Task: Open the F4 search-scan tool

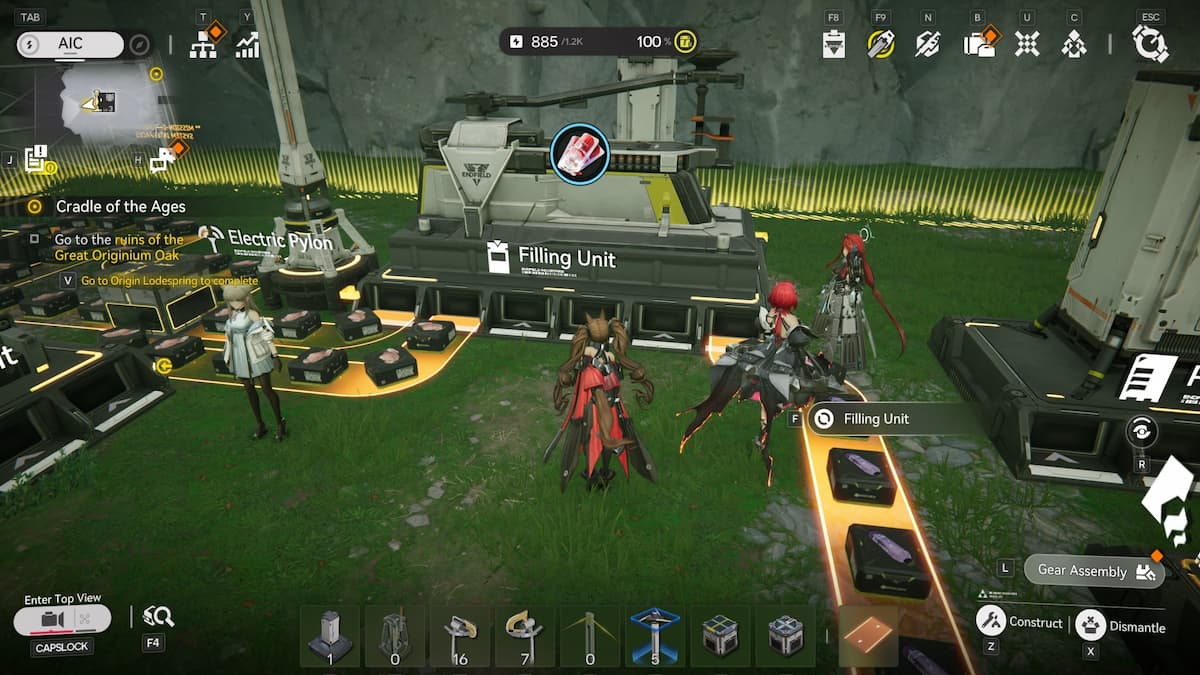Action: tap(157, 617)
